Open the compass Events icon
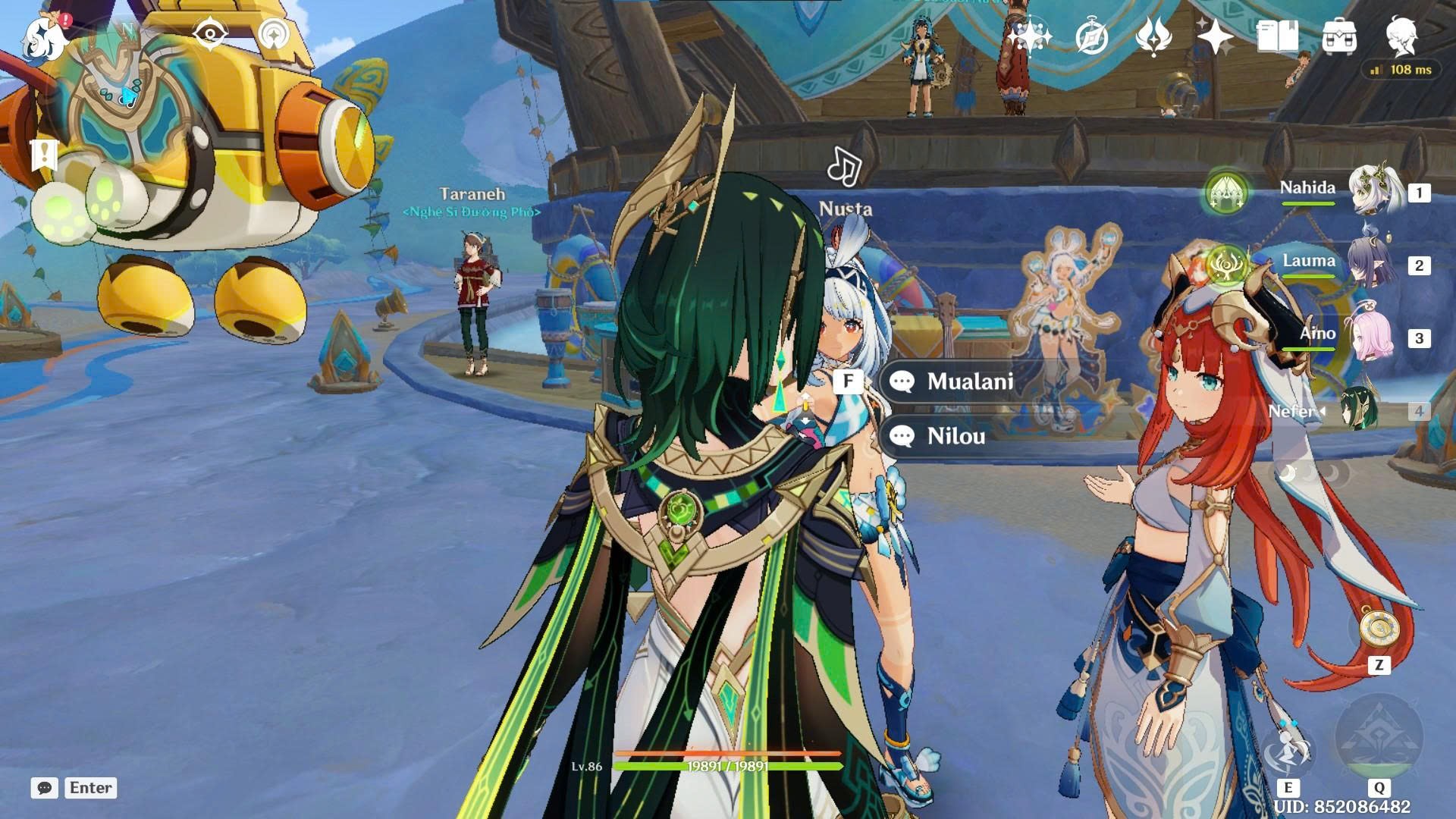This screenshot has height=819, width=1456. [1092, 36]
